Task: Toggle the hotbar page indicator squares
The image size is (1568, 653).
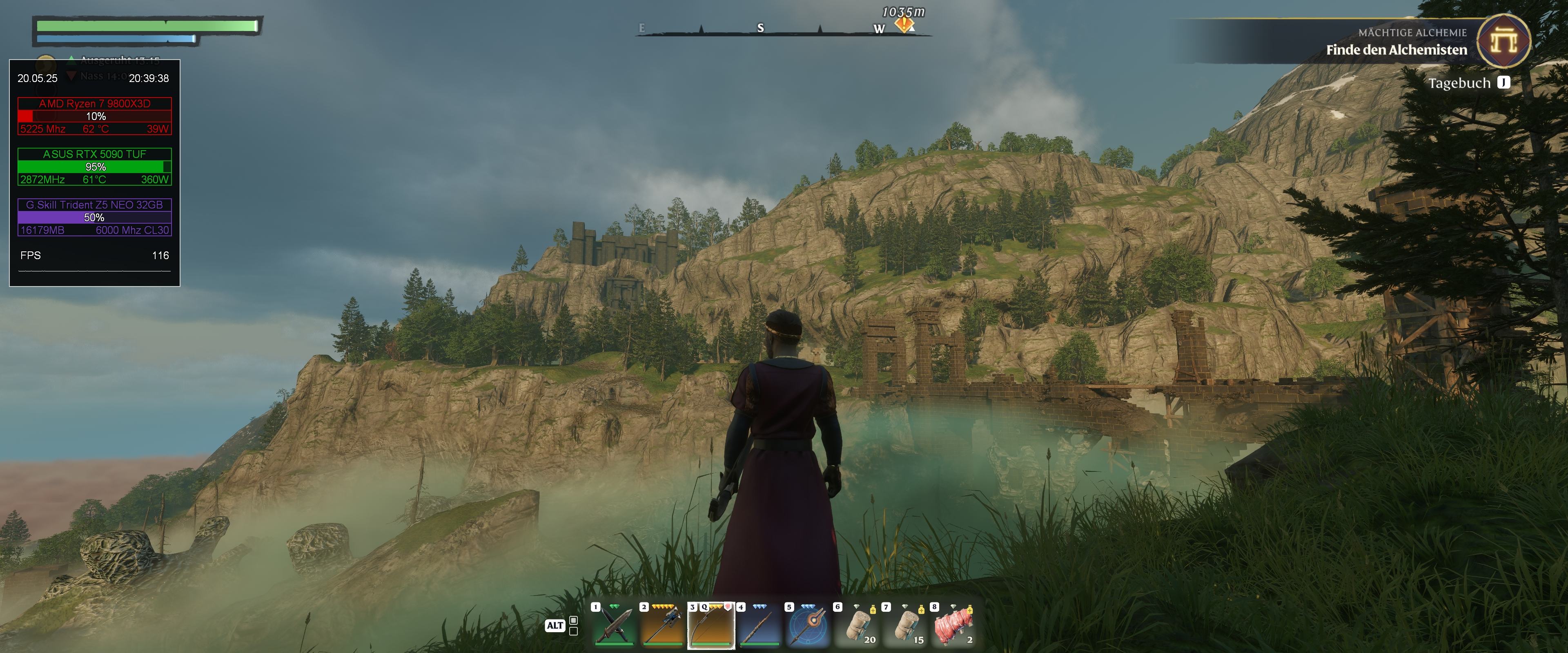Action: [573, 626]
